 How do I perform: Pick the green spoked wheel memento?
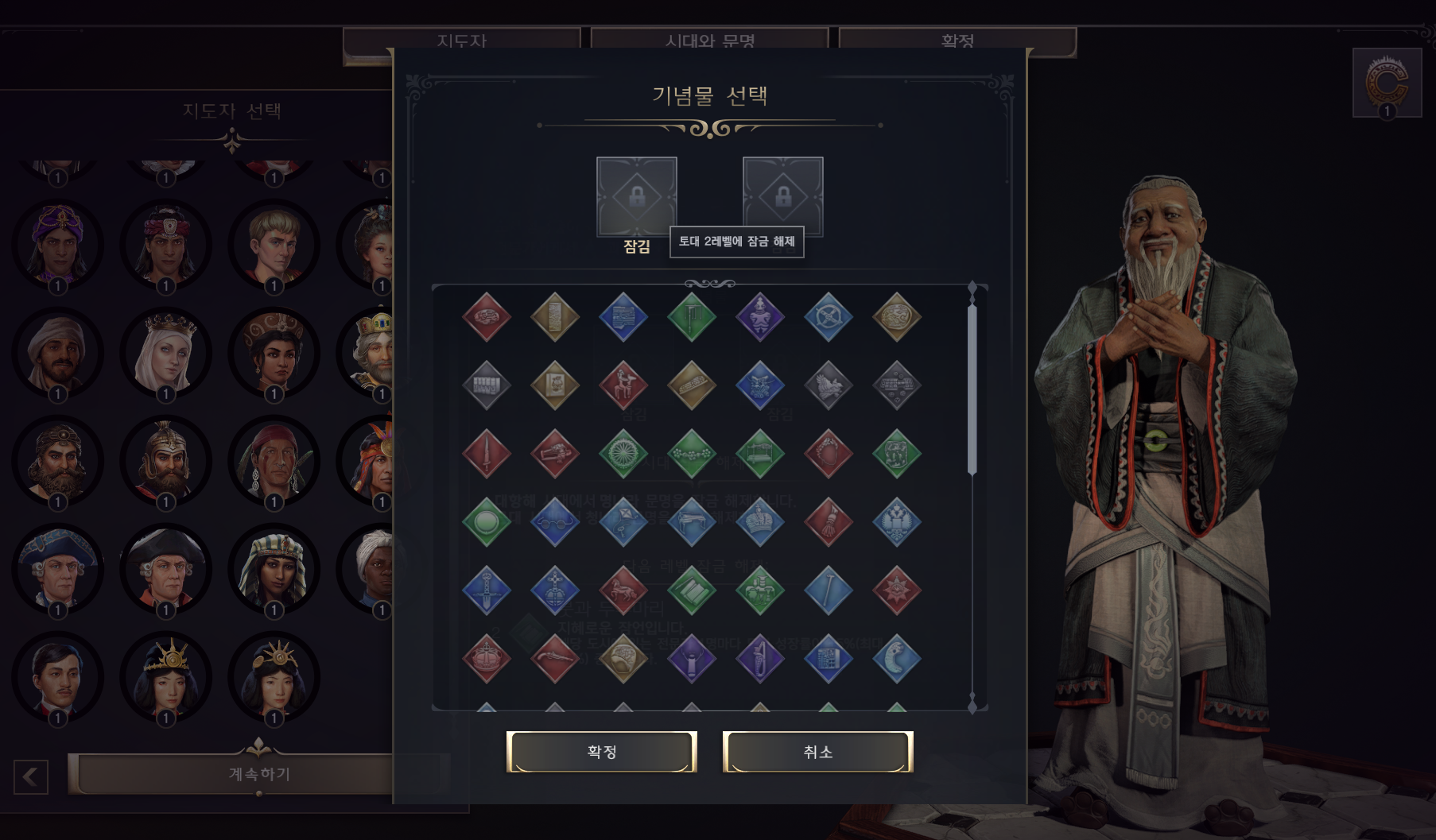[x=623, y=454]
